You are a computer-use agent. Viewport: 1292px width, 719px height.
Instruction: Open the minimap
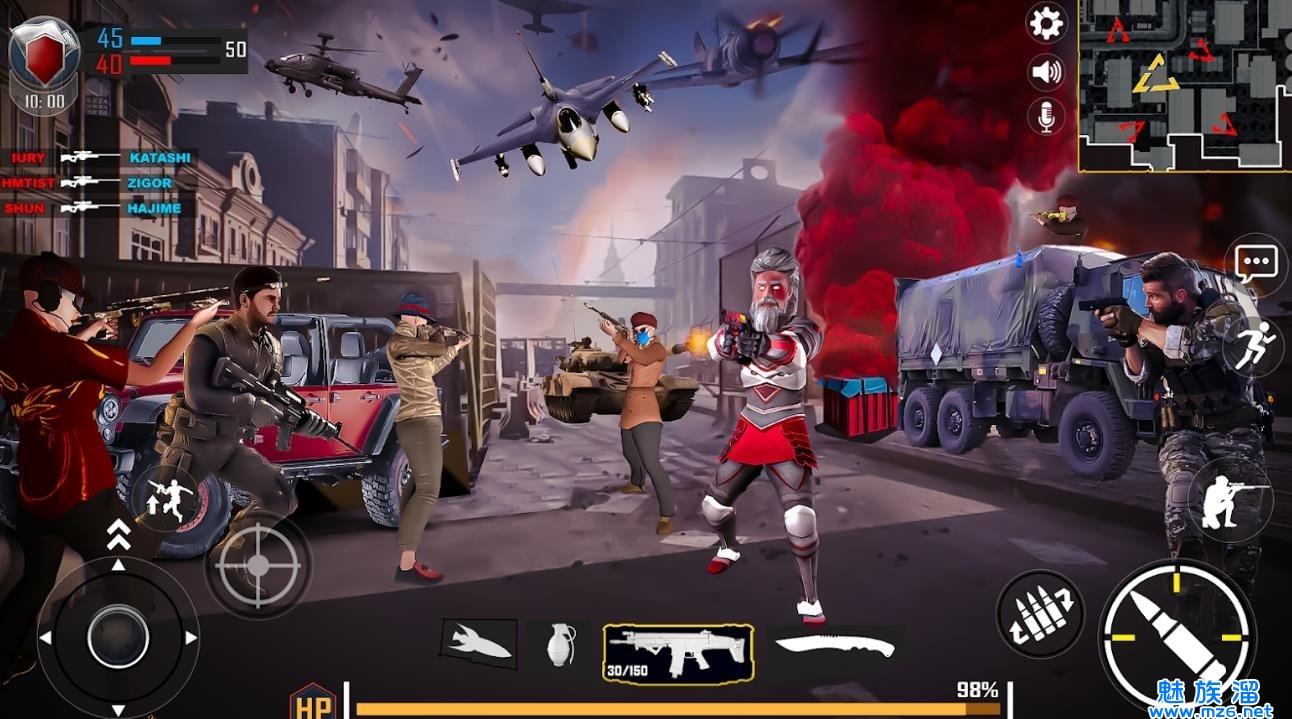click(x=1184, y=85)
